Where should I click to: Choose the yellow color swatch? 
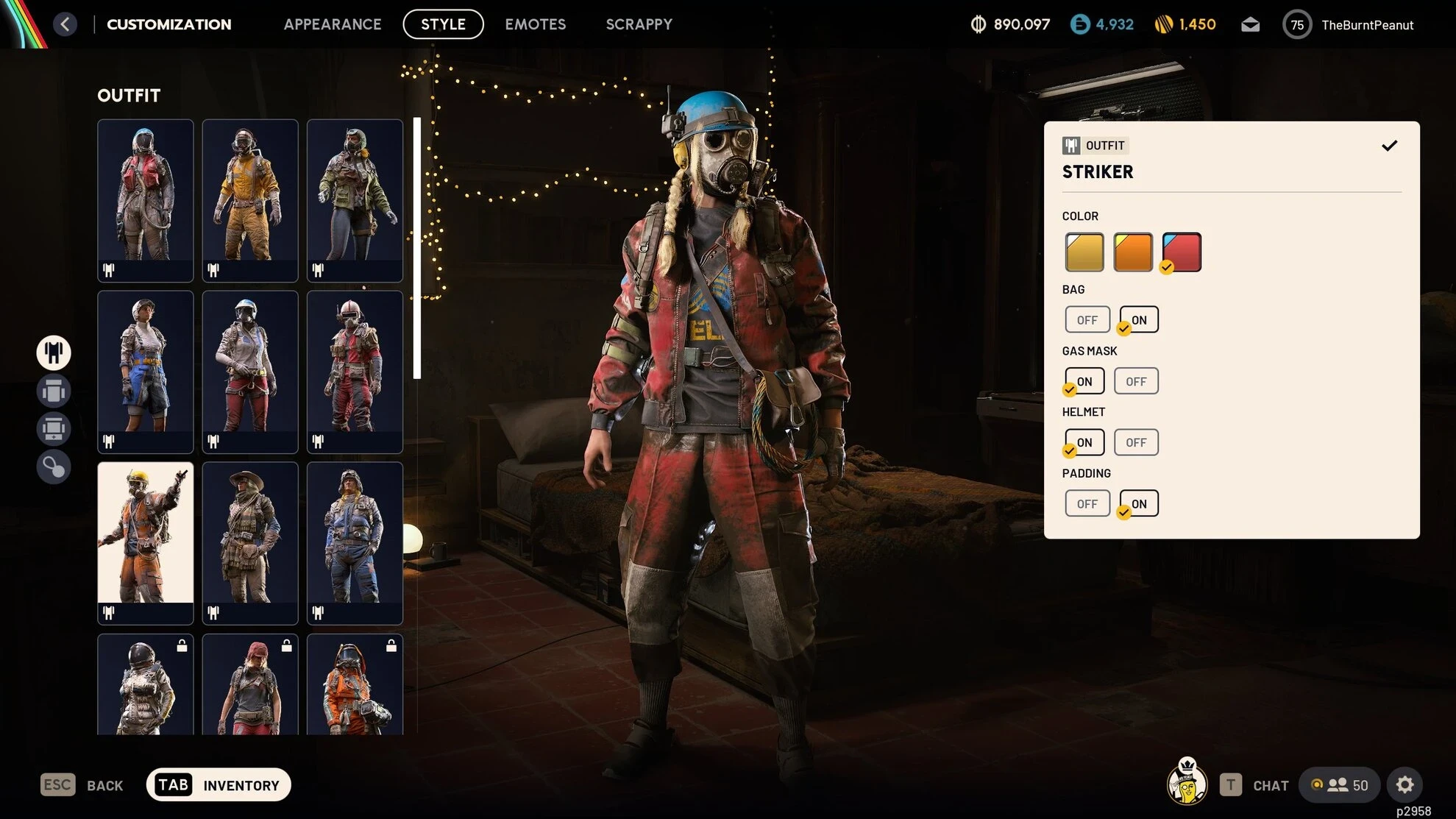(x=1084, y=252)
